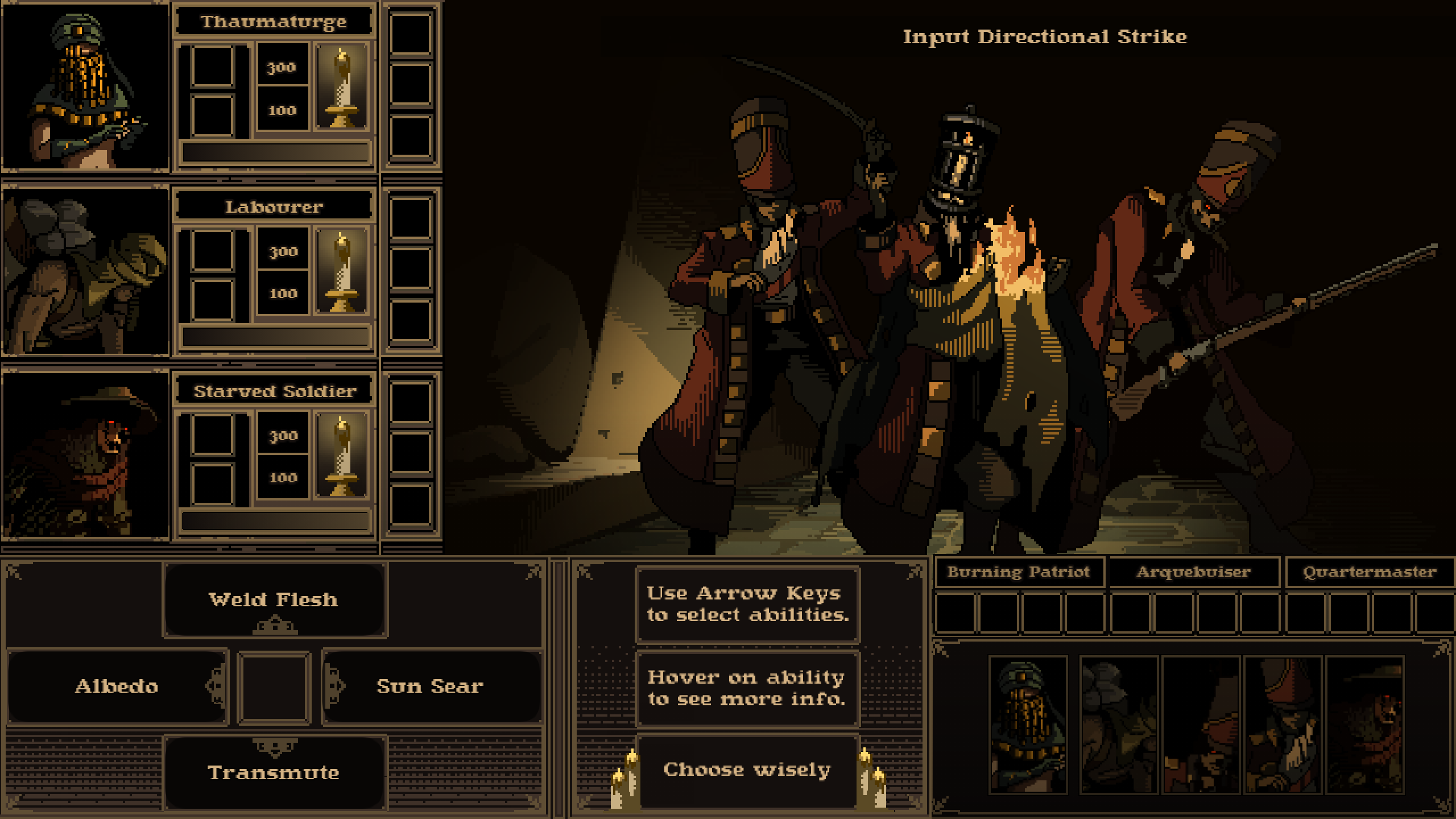Click the Starved Soldier candle icon

pyautogui.click(x=342, y=456)
